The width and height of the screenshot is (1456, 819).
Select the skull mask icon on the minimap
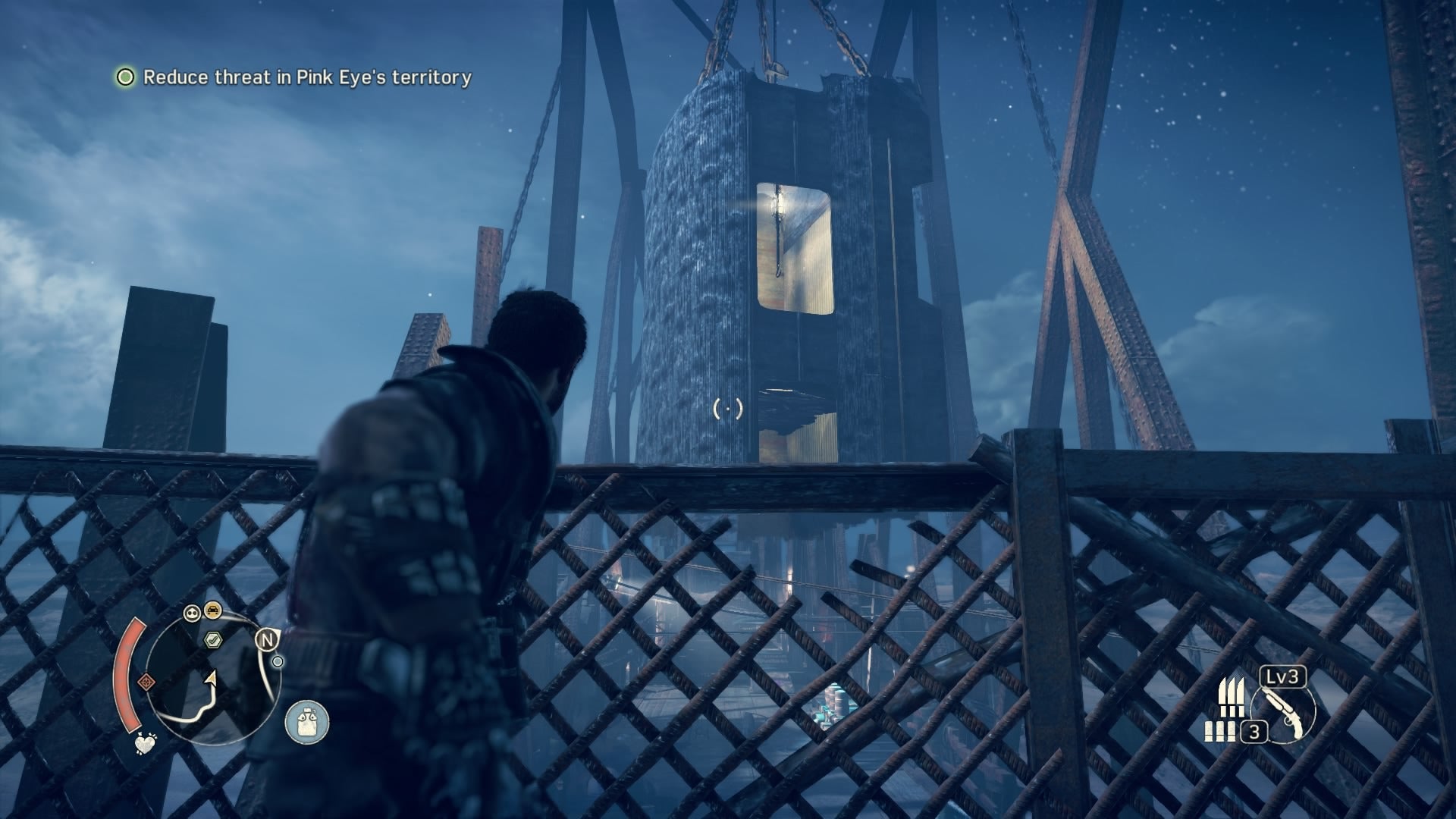(x=191, y=613)
